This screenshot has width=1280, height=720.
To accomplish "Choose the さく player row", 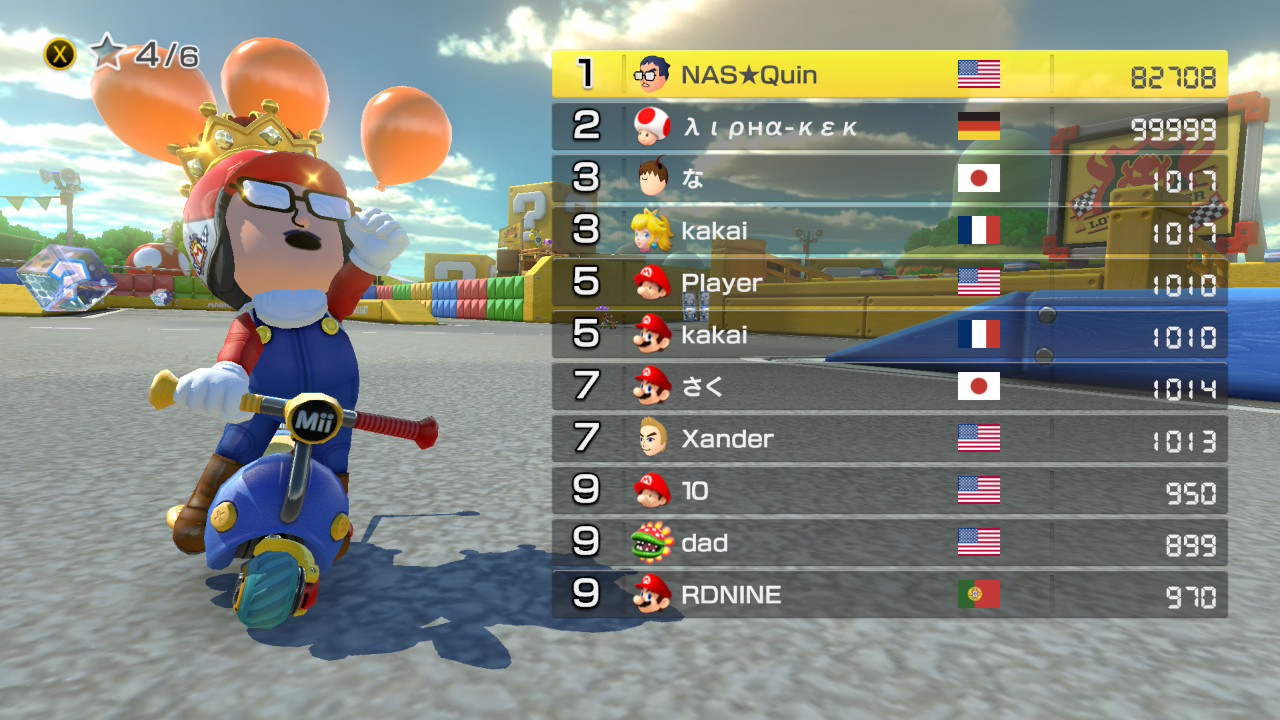I will click(x=889, y=387).
